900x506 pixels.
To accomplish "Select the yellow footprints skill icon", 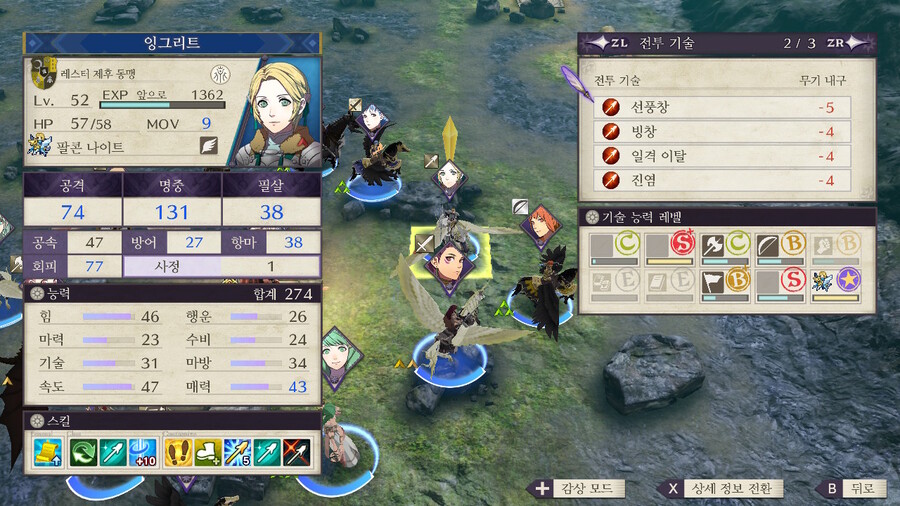I will click(x=178, y=454).
